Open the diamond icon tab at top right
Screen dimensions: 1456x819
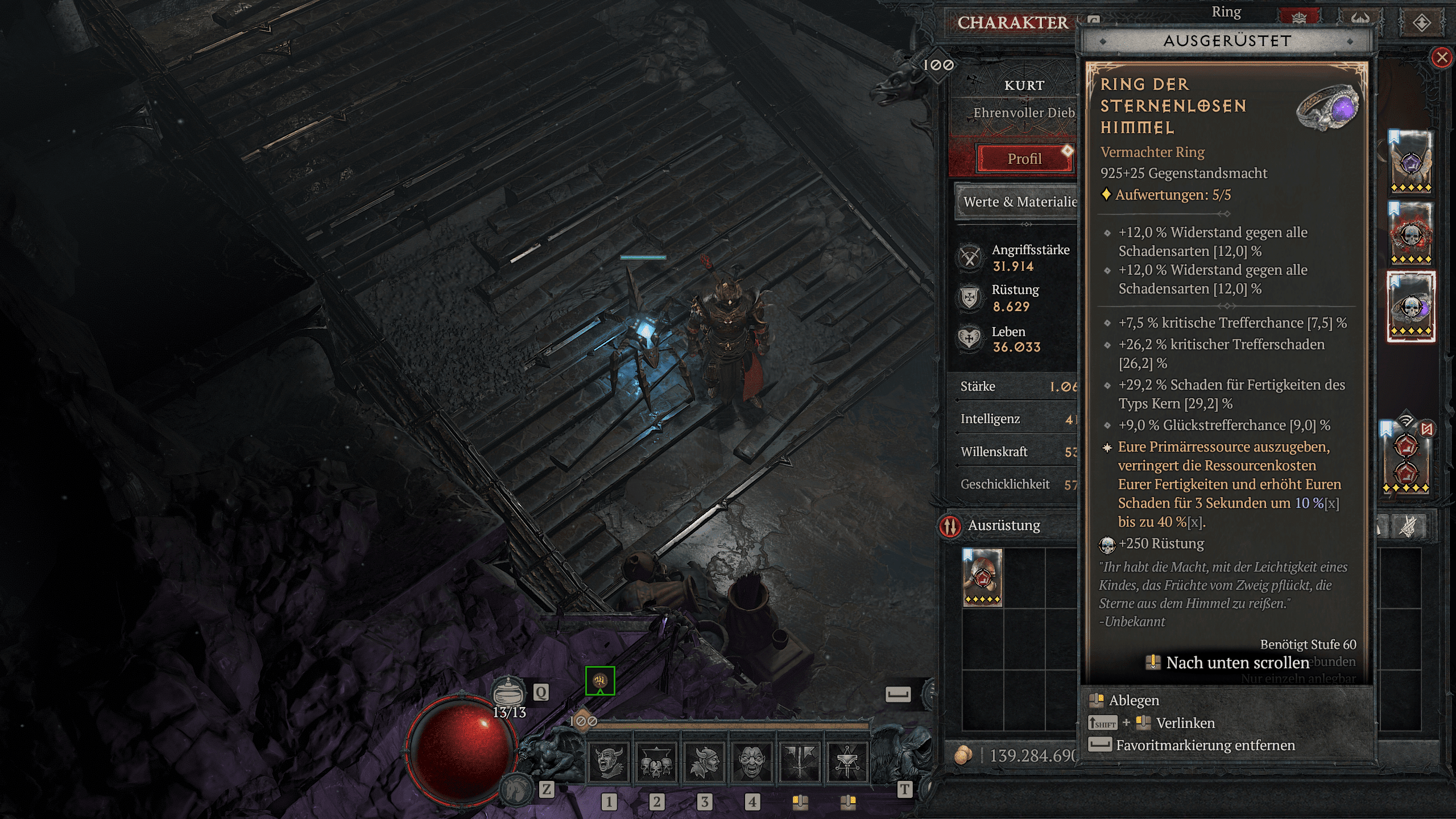pyautogui.click(x=1421, y=23)
